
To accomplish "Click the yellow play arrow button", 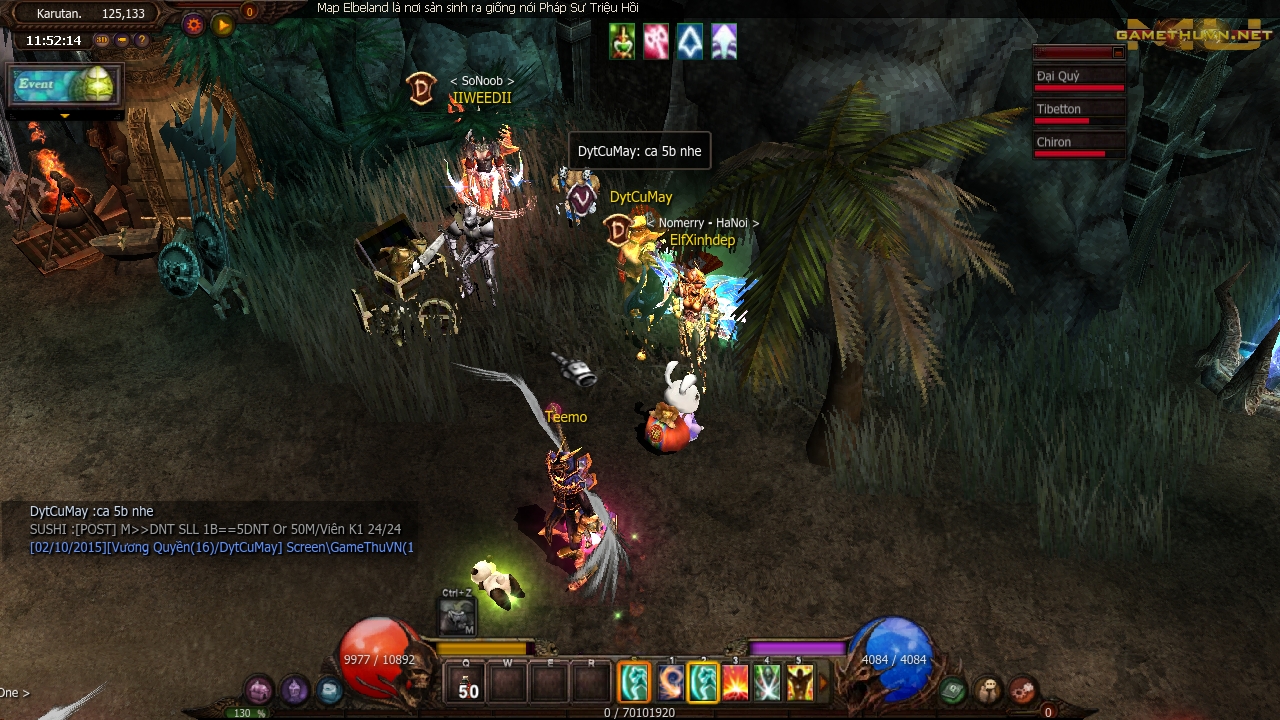I will [223, 25].
